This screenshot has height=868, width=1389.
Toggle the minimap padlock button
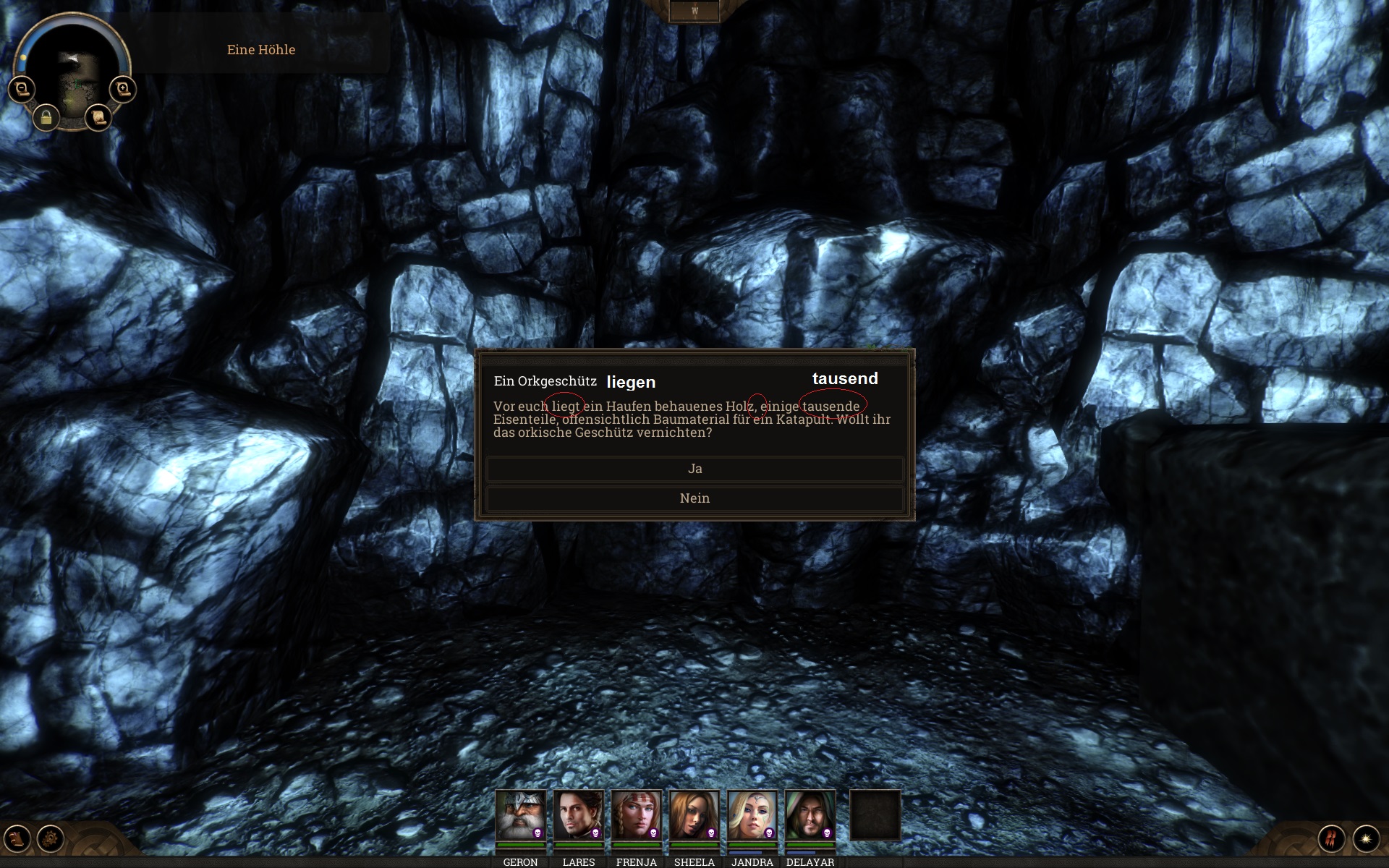tap(46, 117)
